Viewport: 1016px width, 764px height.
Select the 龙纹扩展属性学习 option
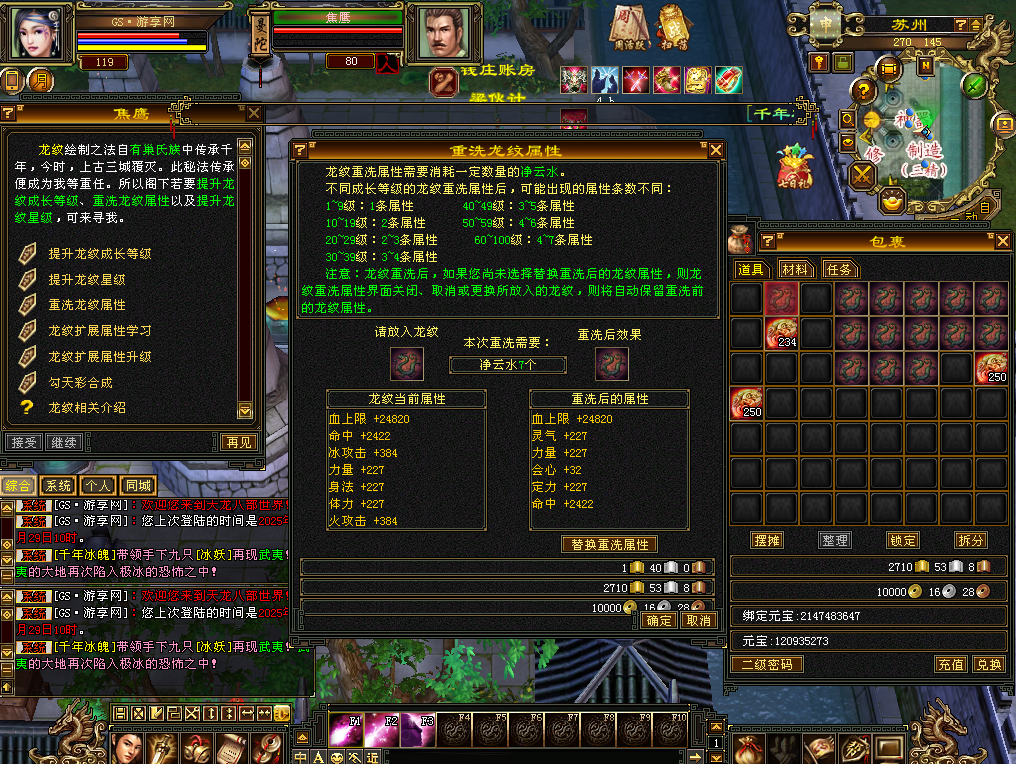click(100, 331)
